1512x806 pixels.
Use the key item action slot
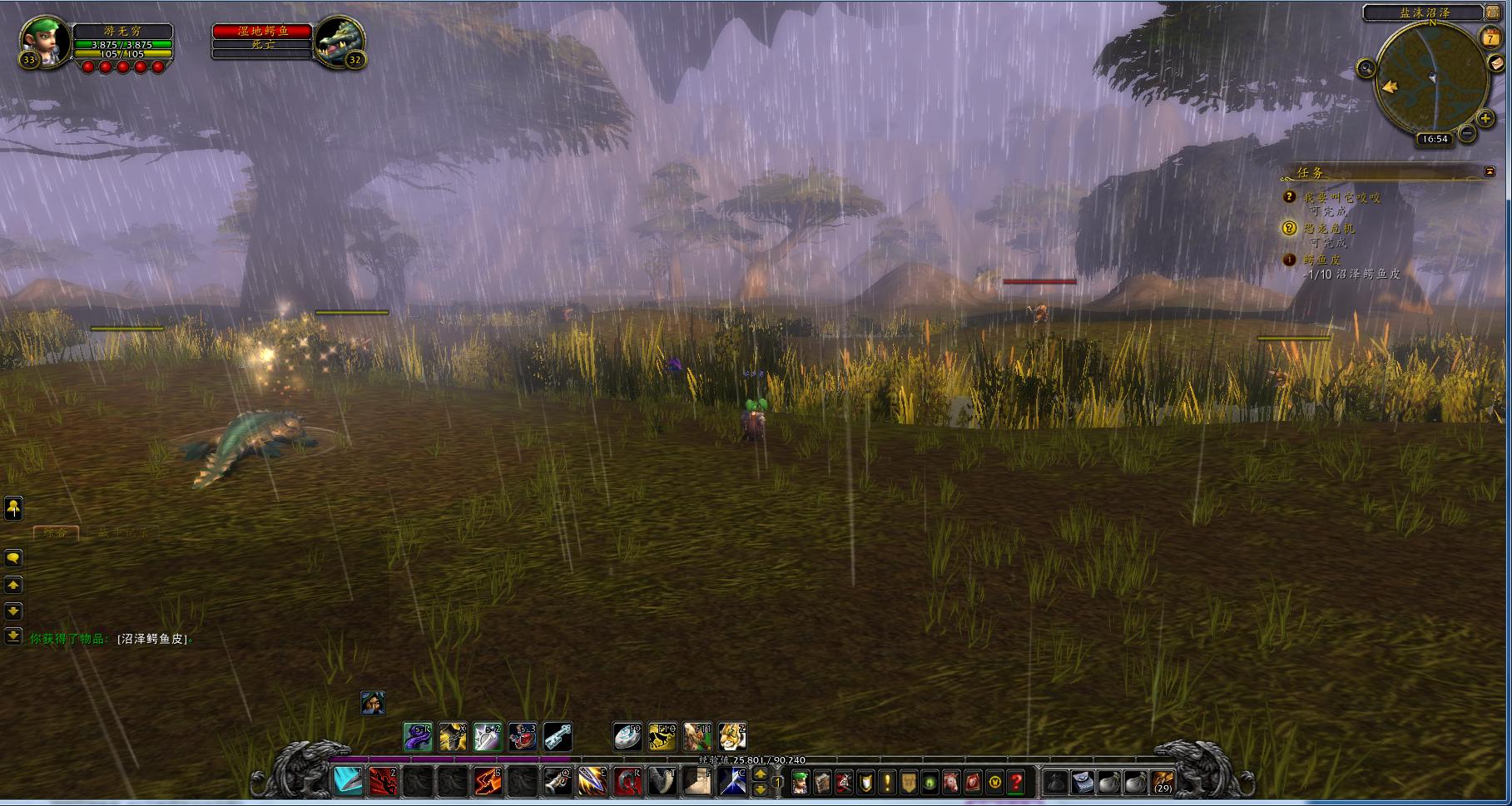click(558, 736)
